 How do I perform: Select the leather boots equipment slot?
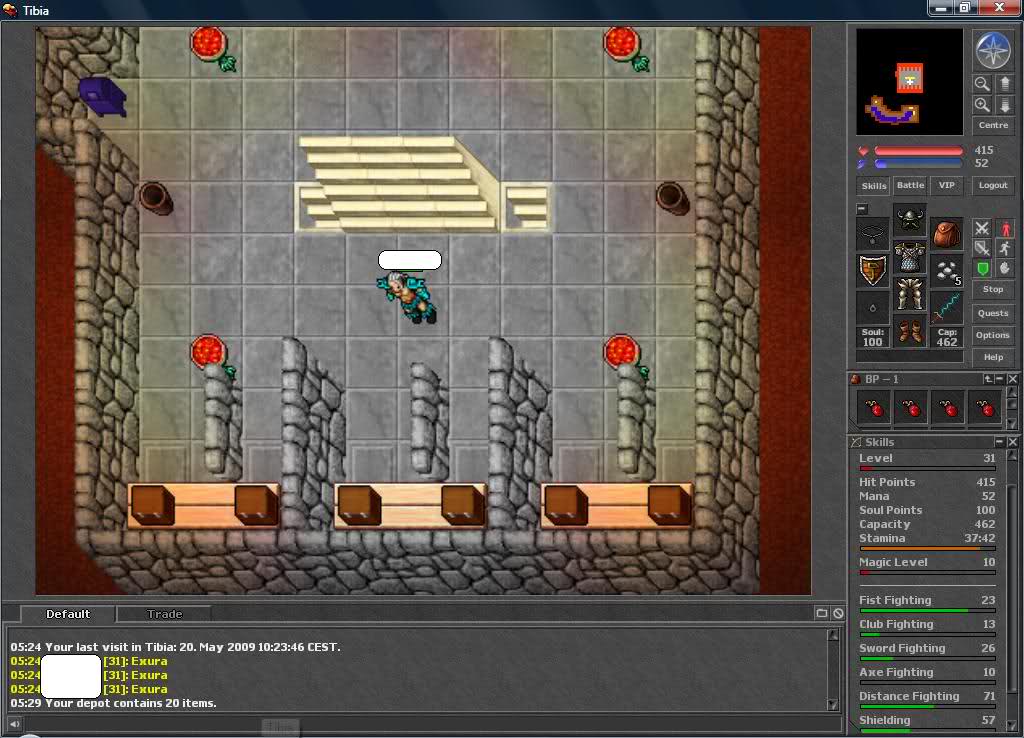pyautogui.click(x=910, y=331)
